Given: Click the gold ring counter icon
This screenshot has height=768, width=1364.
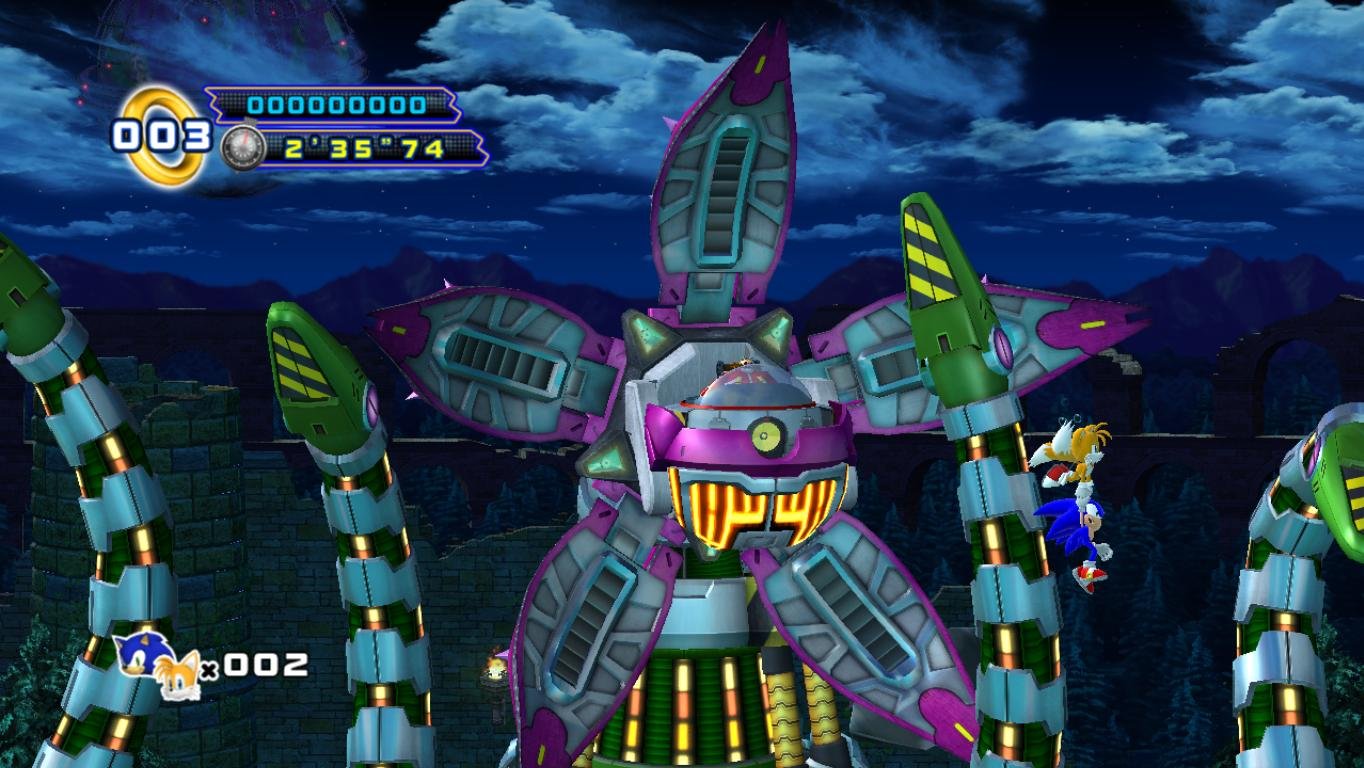Looking at the screenshot, I should tap(160, 135).
